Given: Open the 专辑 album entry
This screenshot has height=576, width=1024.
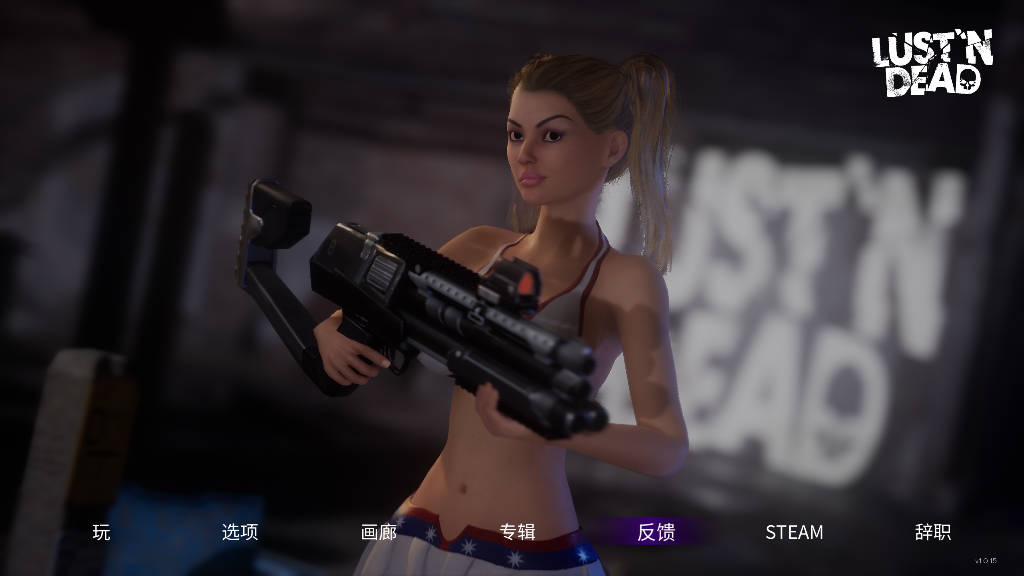Looking at the screenshot, I should [x=517, y=532].
